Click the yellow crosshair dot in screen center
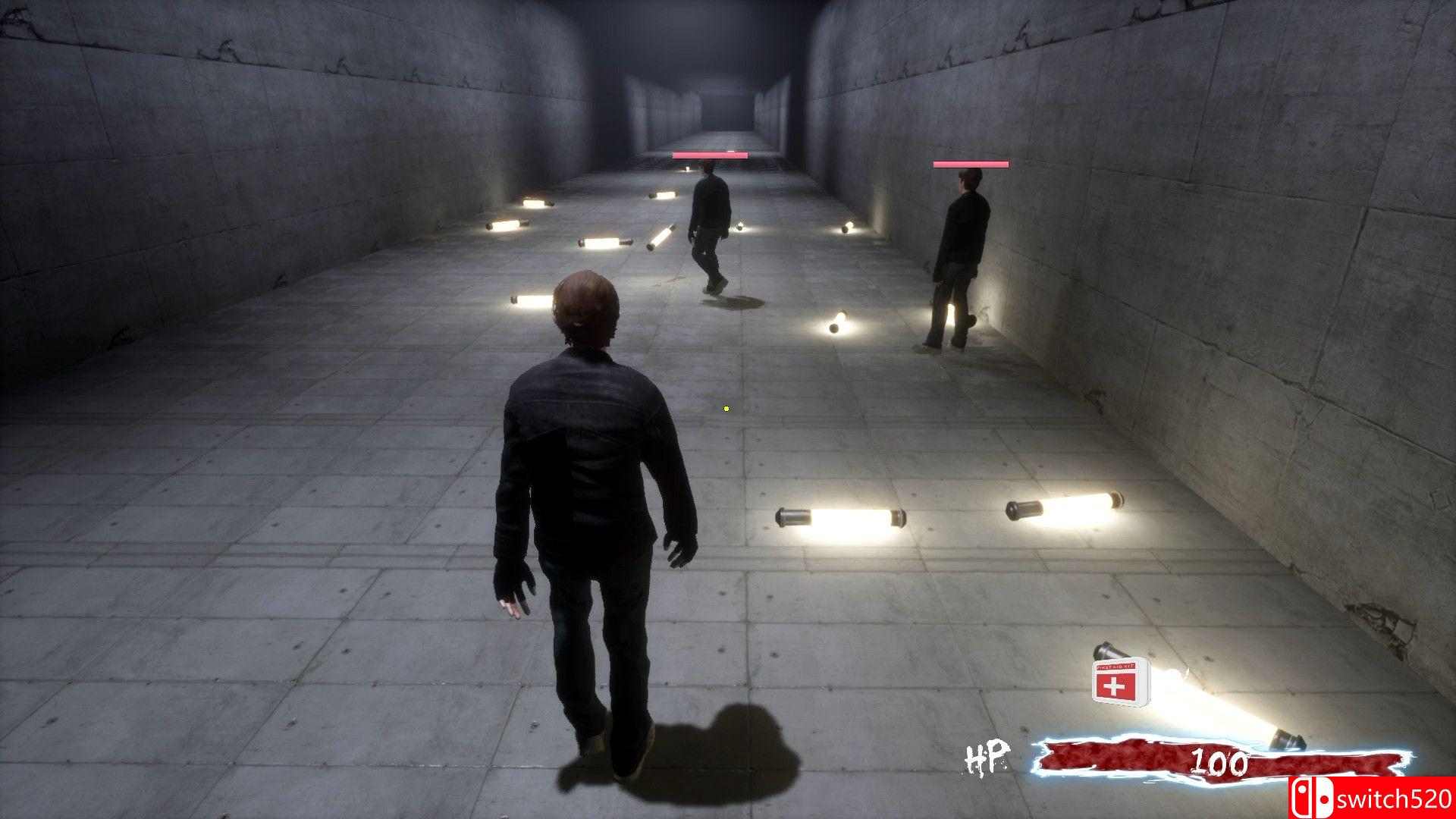 click(726, 408)
